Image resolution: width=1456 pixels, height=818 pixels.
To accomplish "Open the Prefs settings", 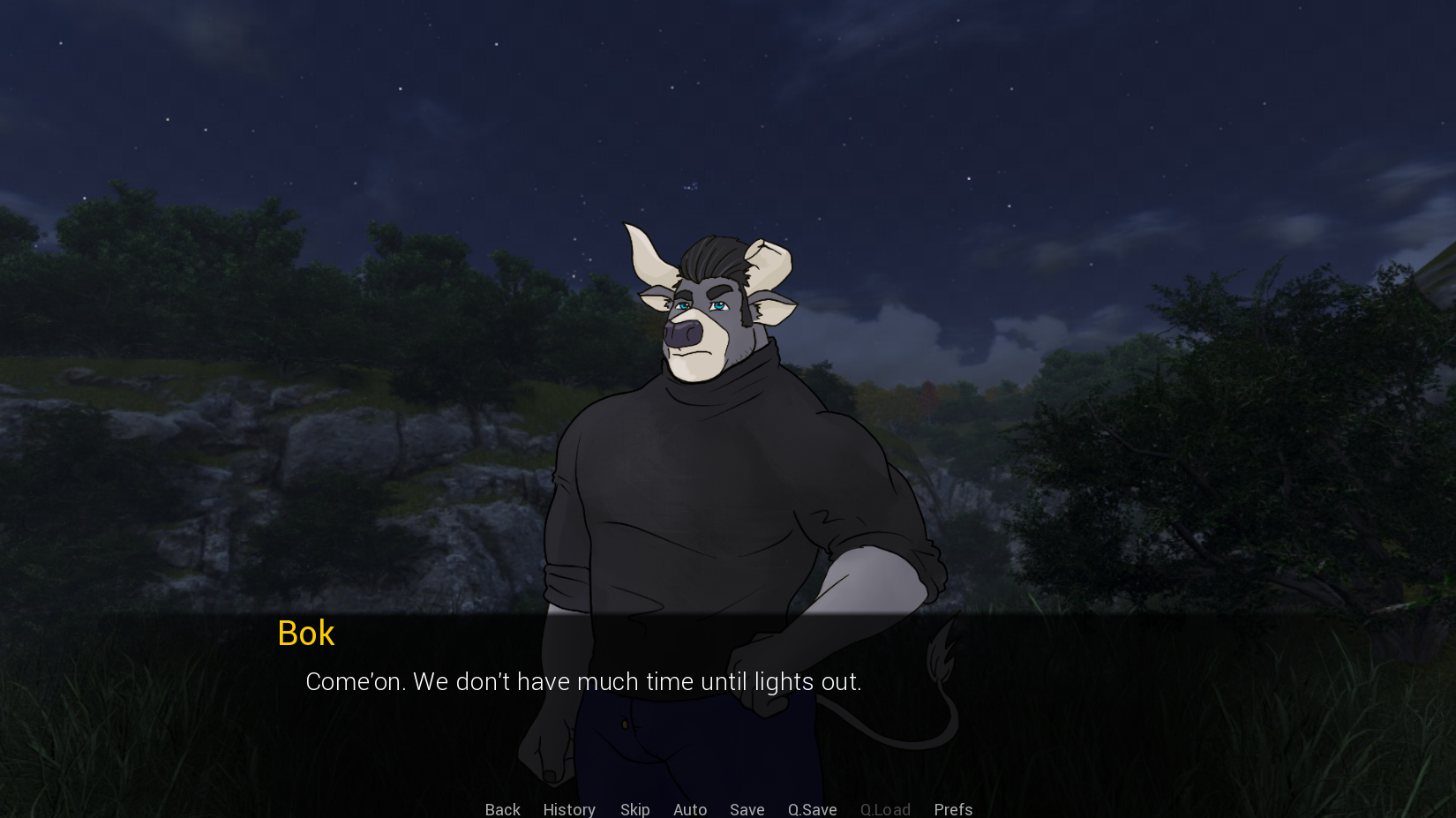I will 953,809.
